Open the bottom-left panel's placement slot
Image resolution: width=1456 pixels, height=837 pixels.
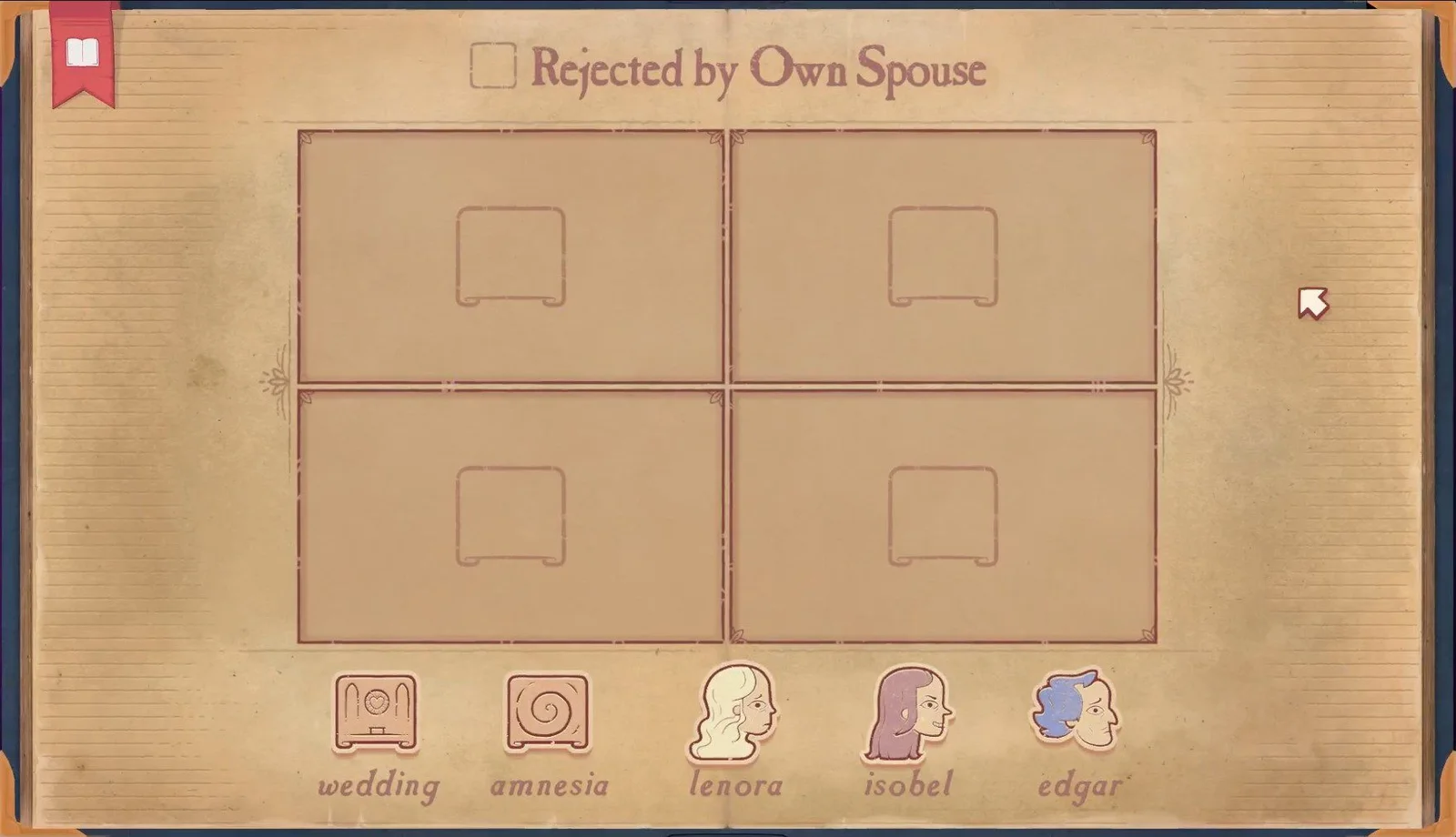click(511, 514)
